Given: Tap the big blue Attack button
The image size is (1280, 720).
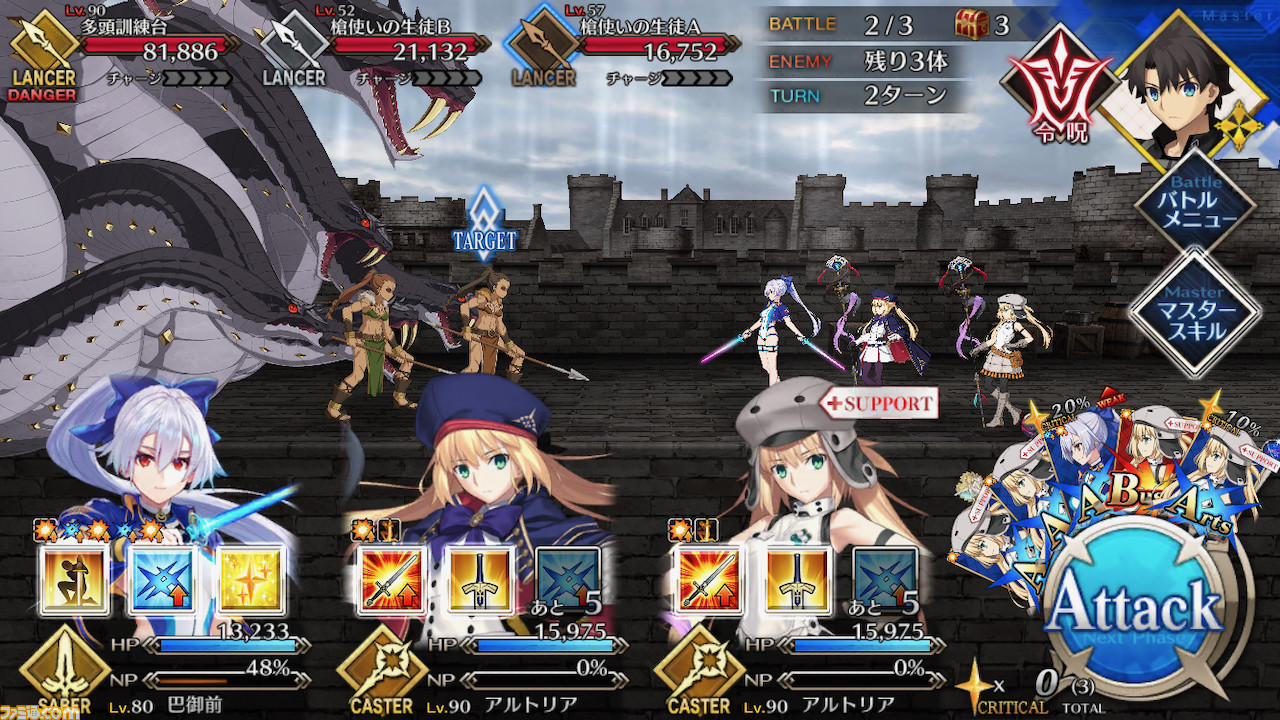Looking at the screenshot, I should click(1135, 612).
